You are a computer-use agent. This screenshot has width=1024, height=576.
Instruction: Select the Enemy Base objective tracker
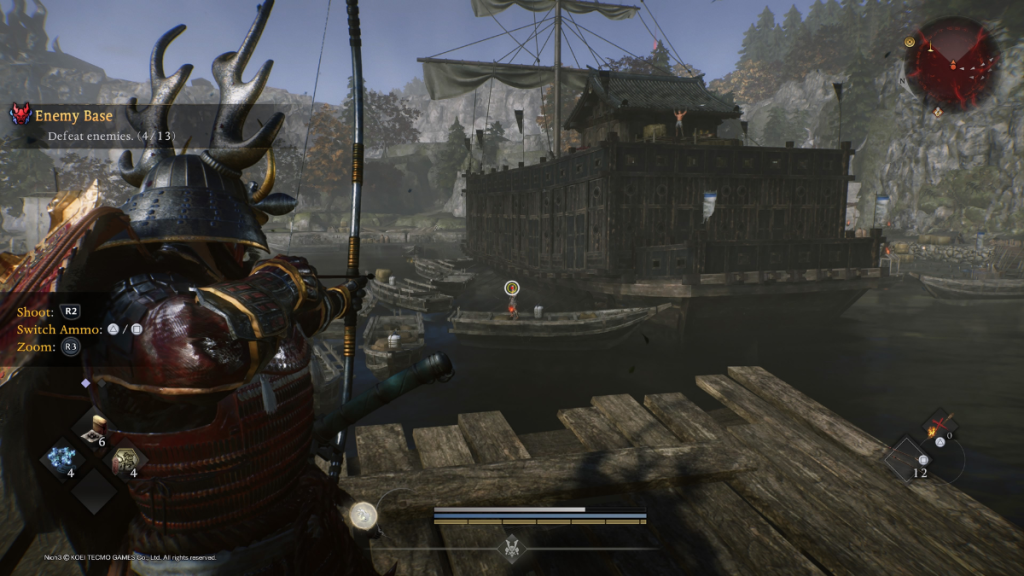pos(75,116)
